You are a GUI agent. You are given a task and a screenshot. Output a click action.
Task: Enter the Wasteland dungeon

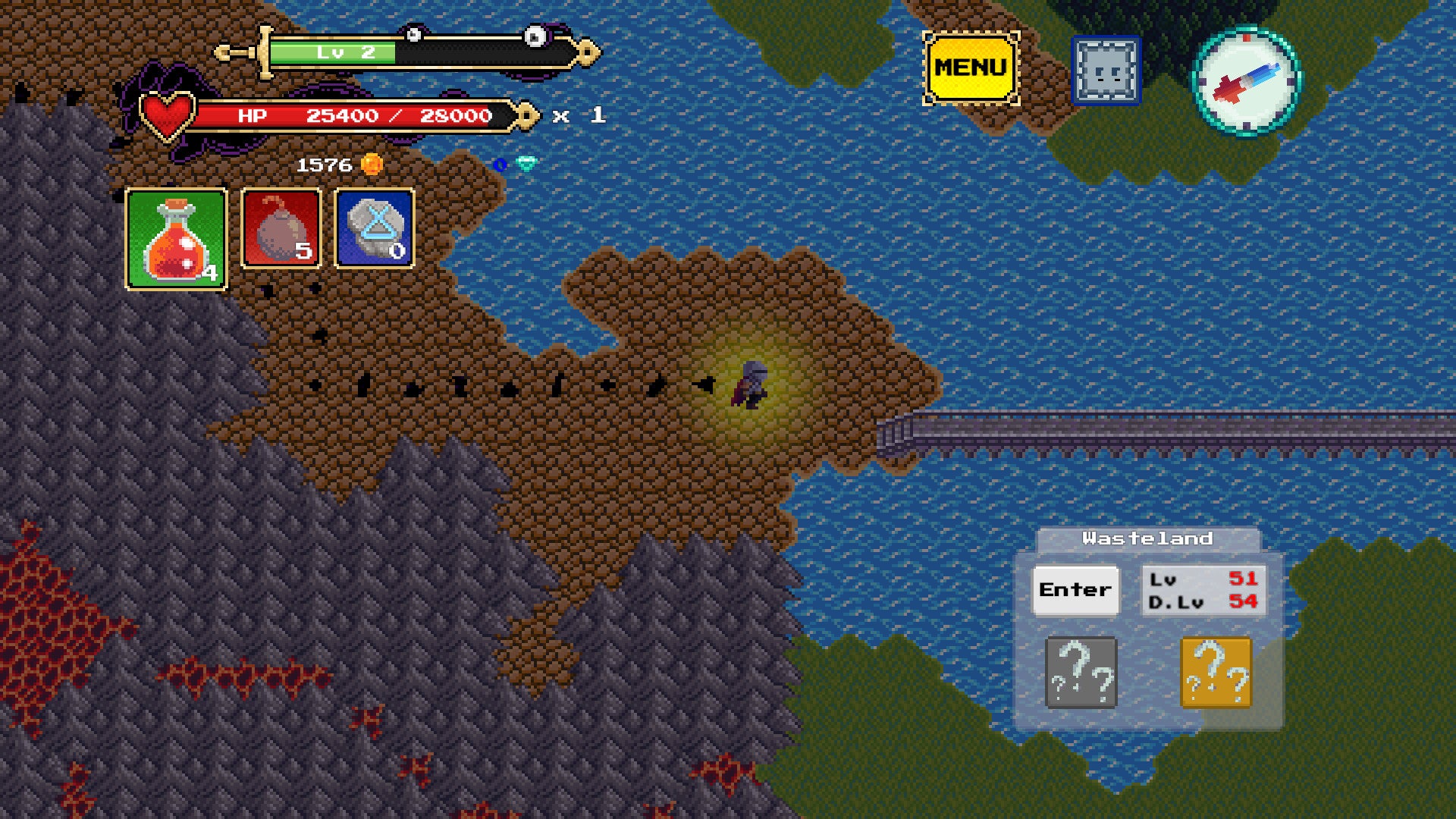[x=1075, y=590]
